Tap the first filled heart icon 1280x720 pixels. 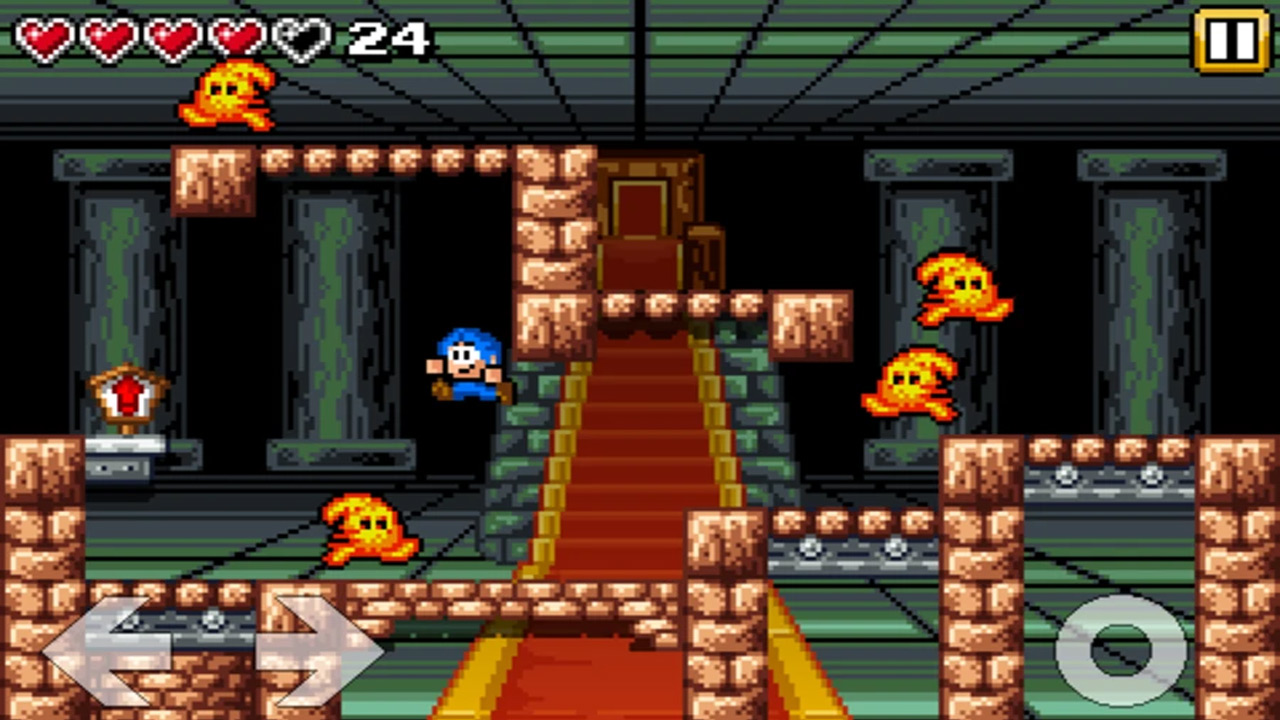point(42,35)
